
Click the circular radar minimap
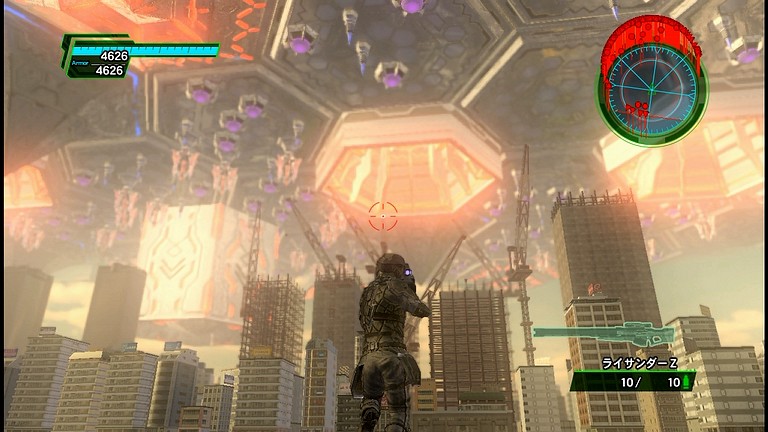[x=651, y=85]
